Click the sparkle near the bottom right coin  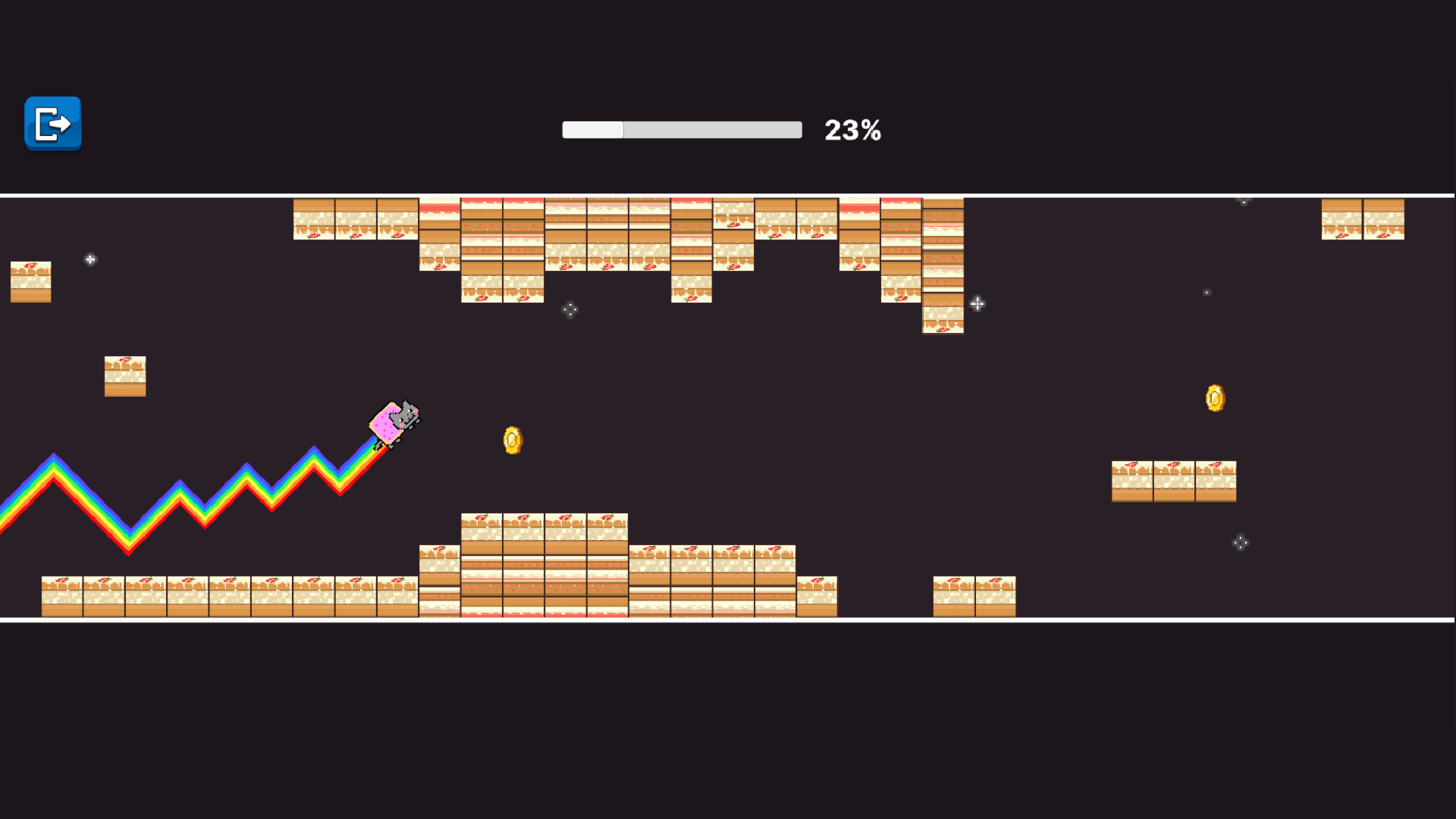click(1241, 543)
